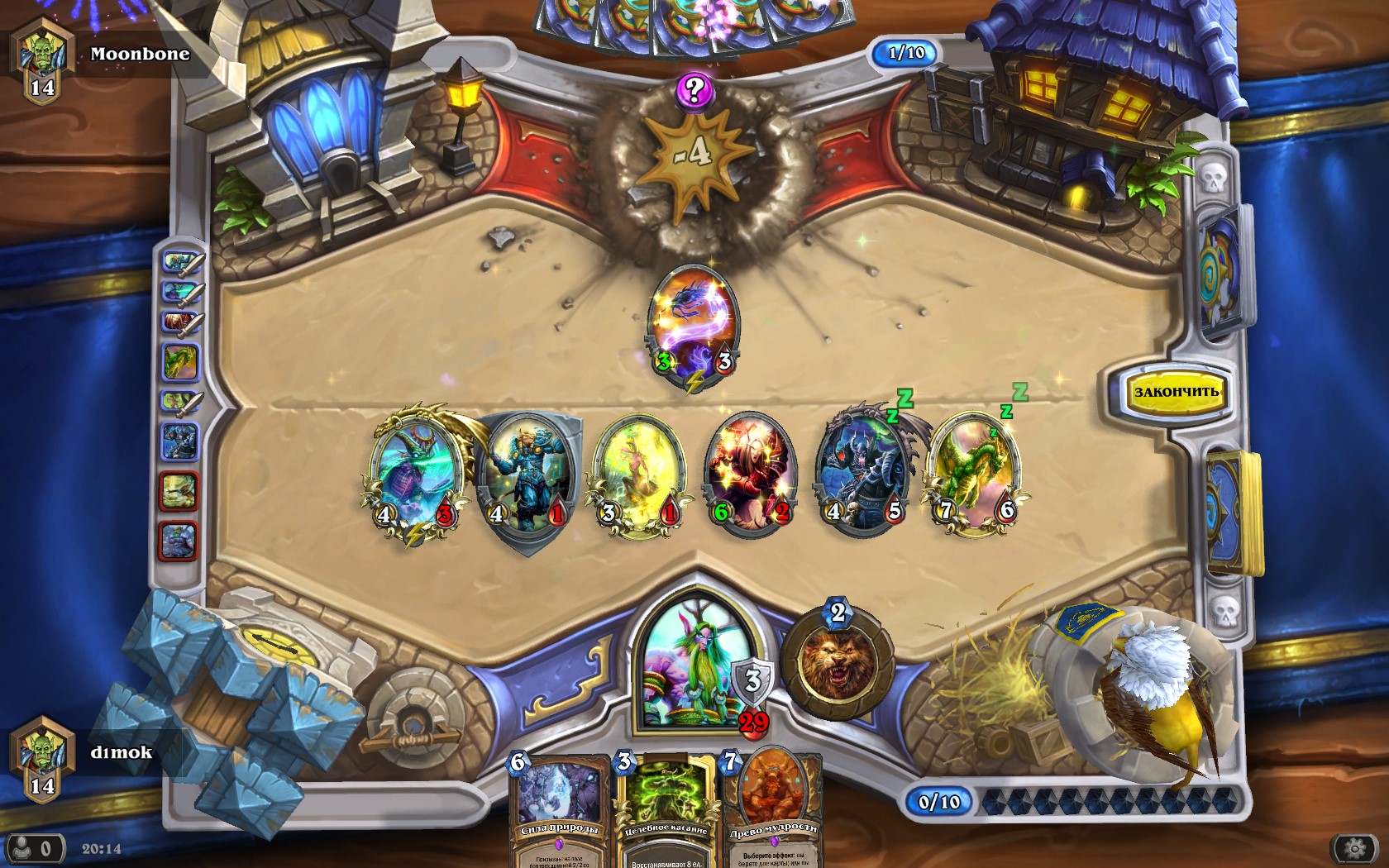Pick the Древо мудрости card
Viewport: 1389px width, 868px height.
point(772,810)
